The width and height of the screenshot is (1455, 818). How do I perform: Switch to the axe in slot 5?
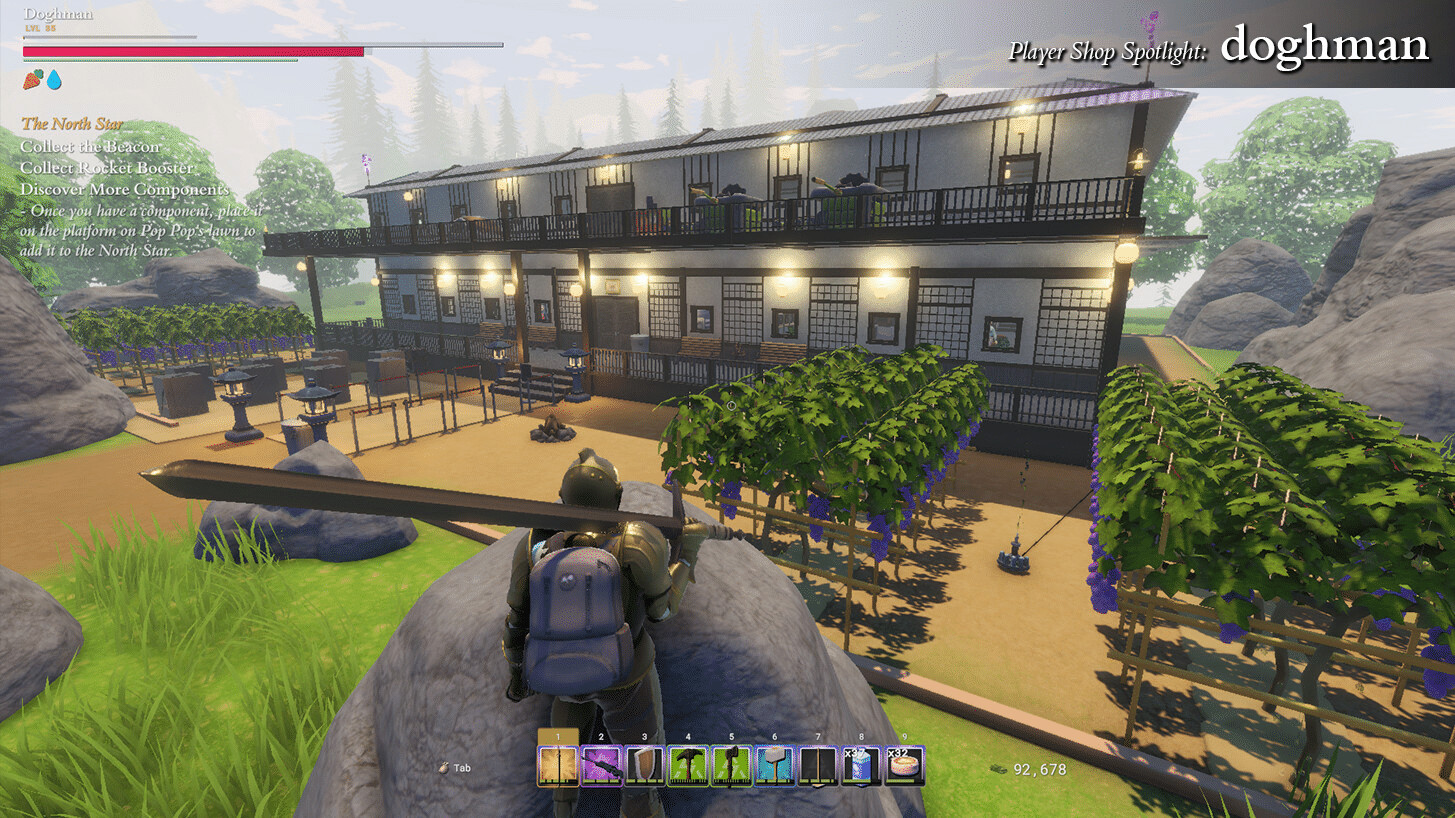point(731,765)
